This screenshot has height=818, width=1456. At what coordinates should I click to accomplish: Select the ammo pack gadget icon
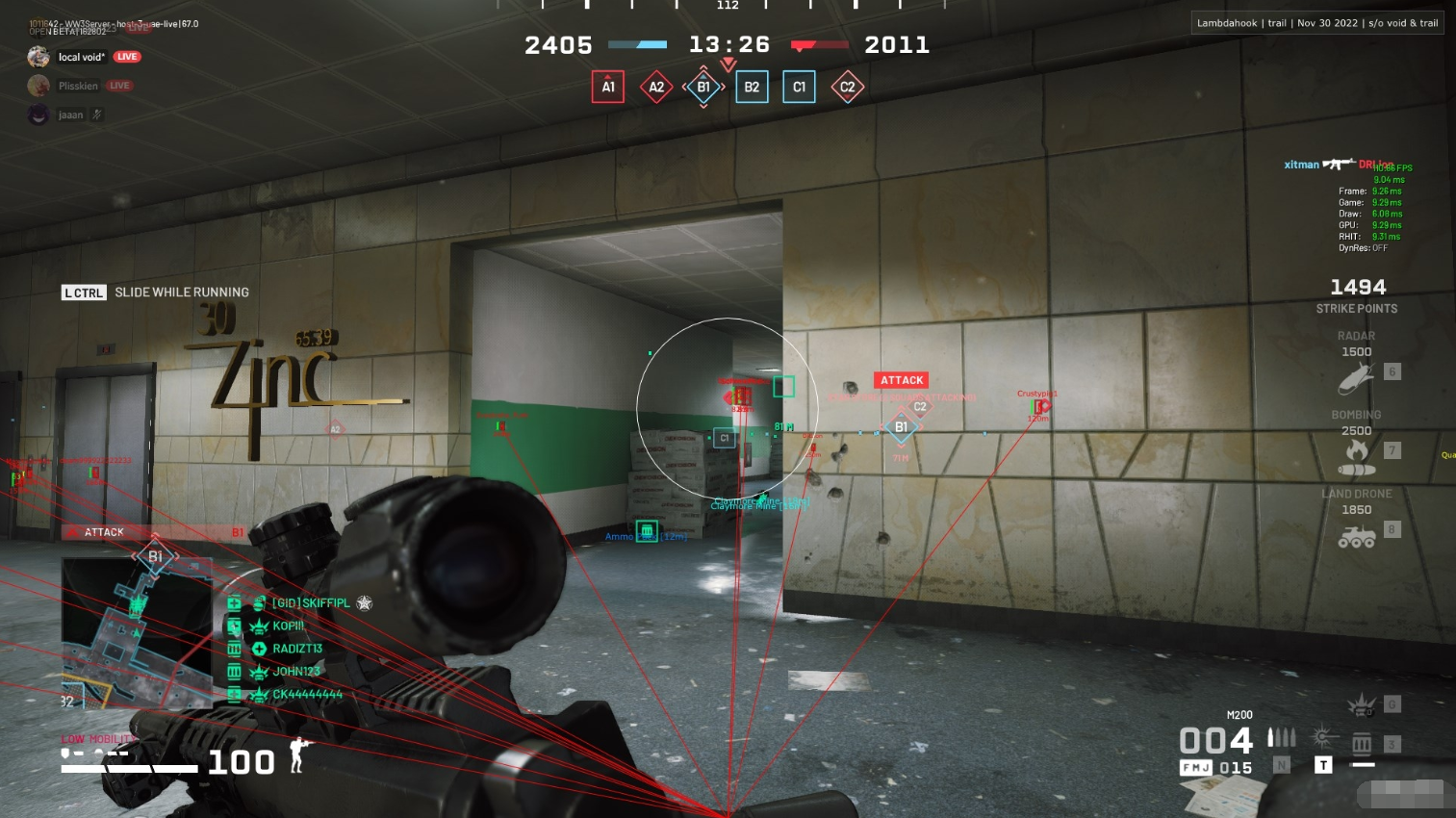pyautogui.click(x=1362, y=744)
